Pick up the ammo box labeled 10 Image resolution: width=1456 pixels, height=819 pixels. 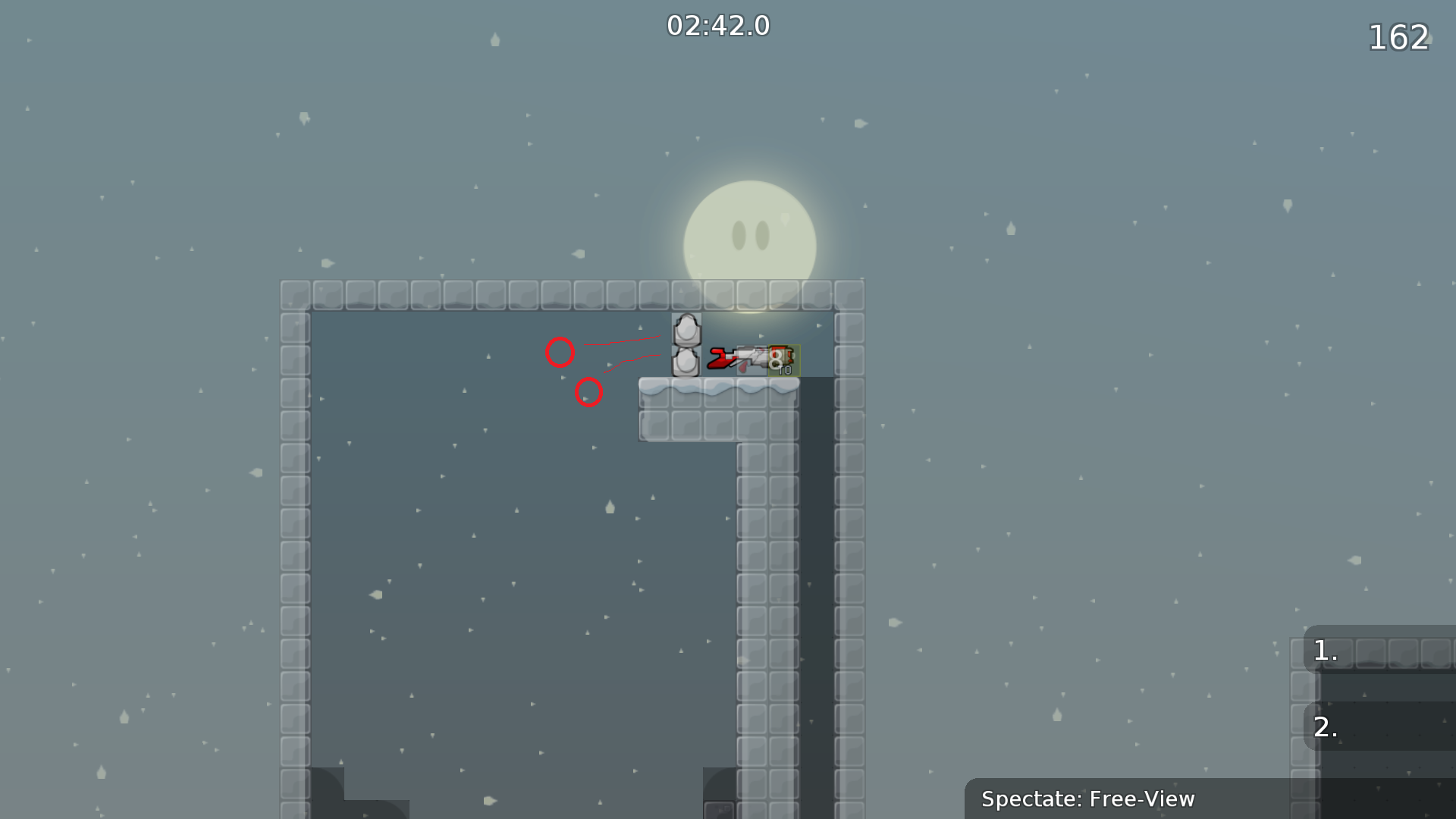782,362
